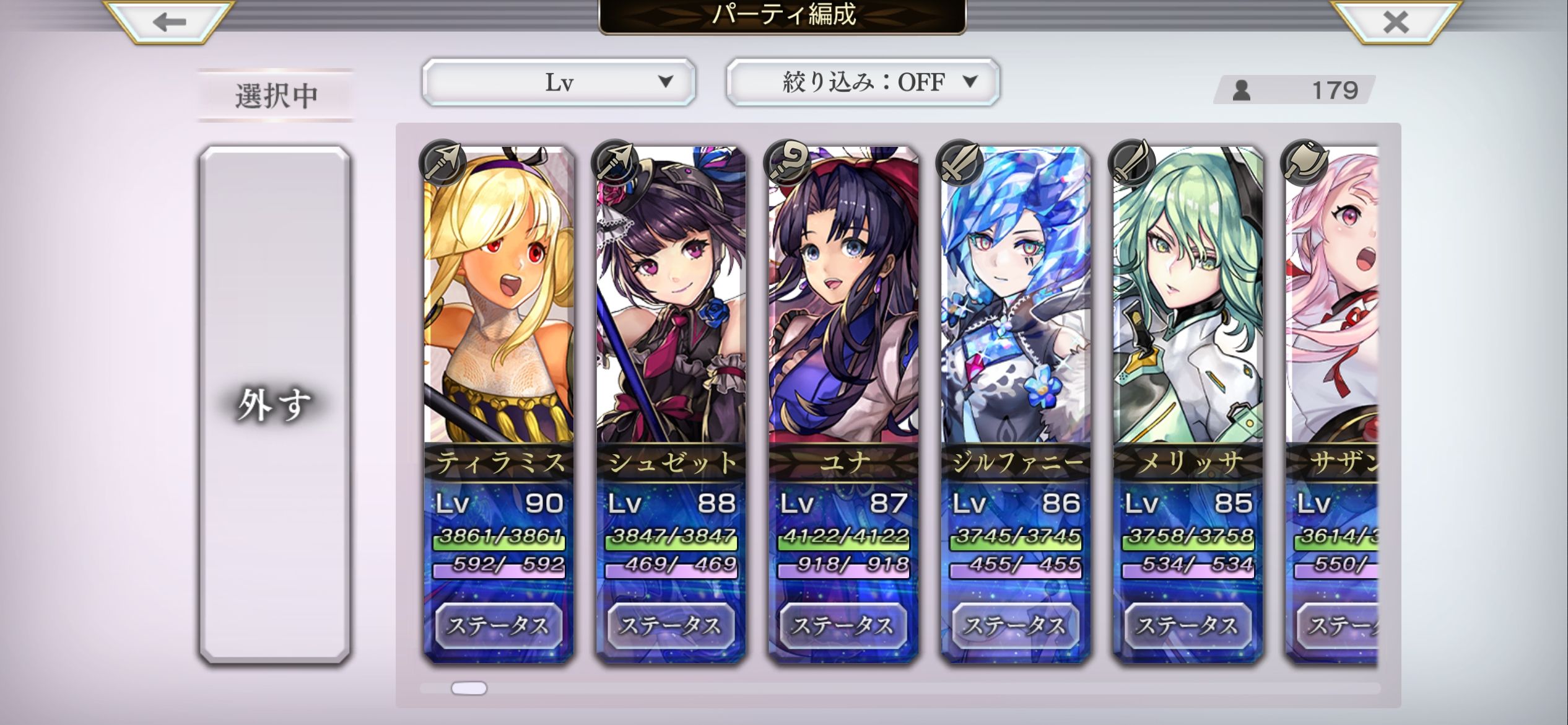Click the 外す remove slot
The image size is (1568, 725).
(x=274, y=405)
